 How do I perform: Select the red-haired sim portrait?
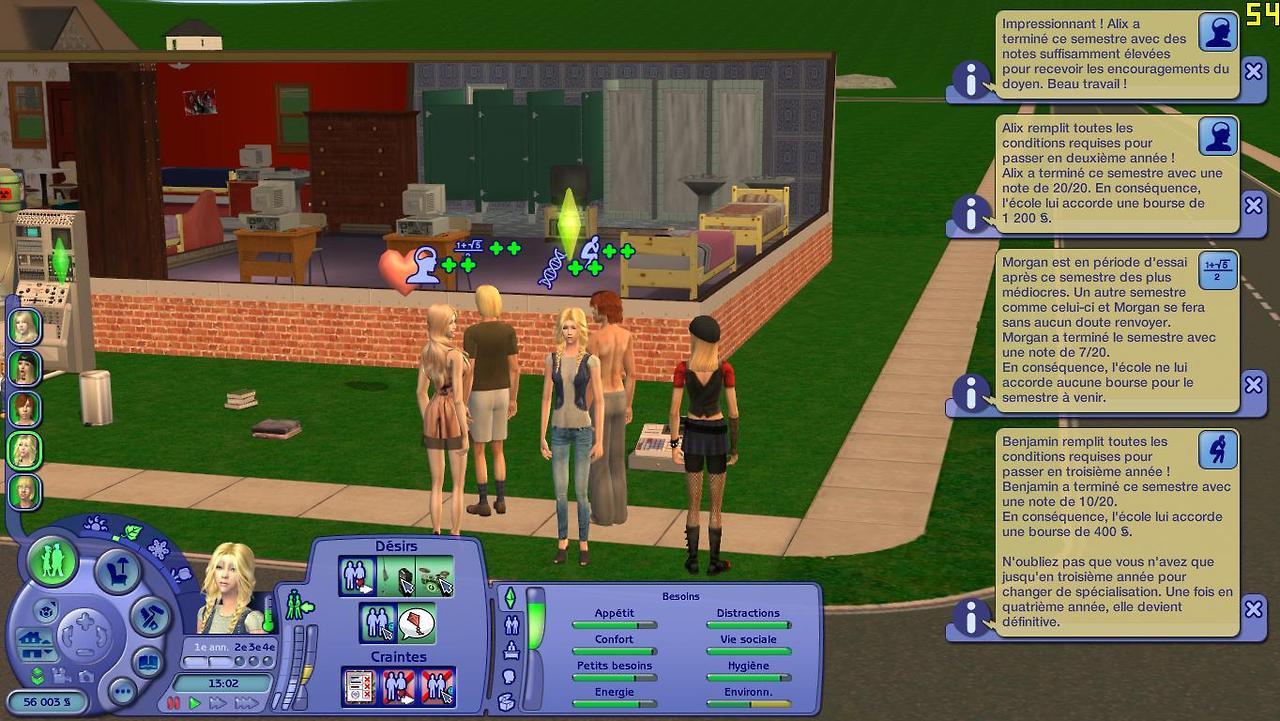pyautogui.click(x=24, y=409)
